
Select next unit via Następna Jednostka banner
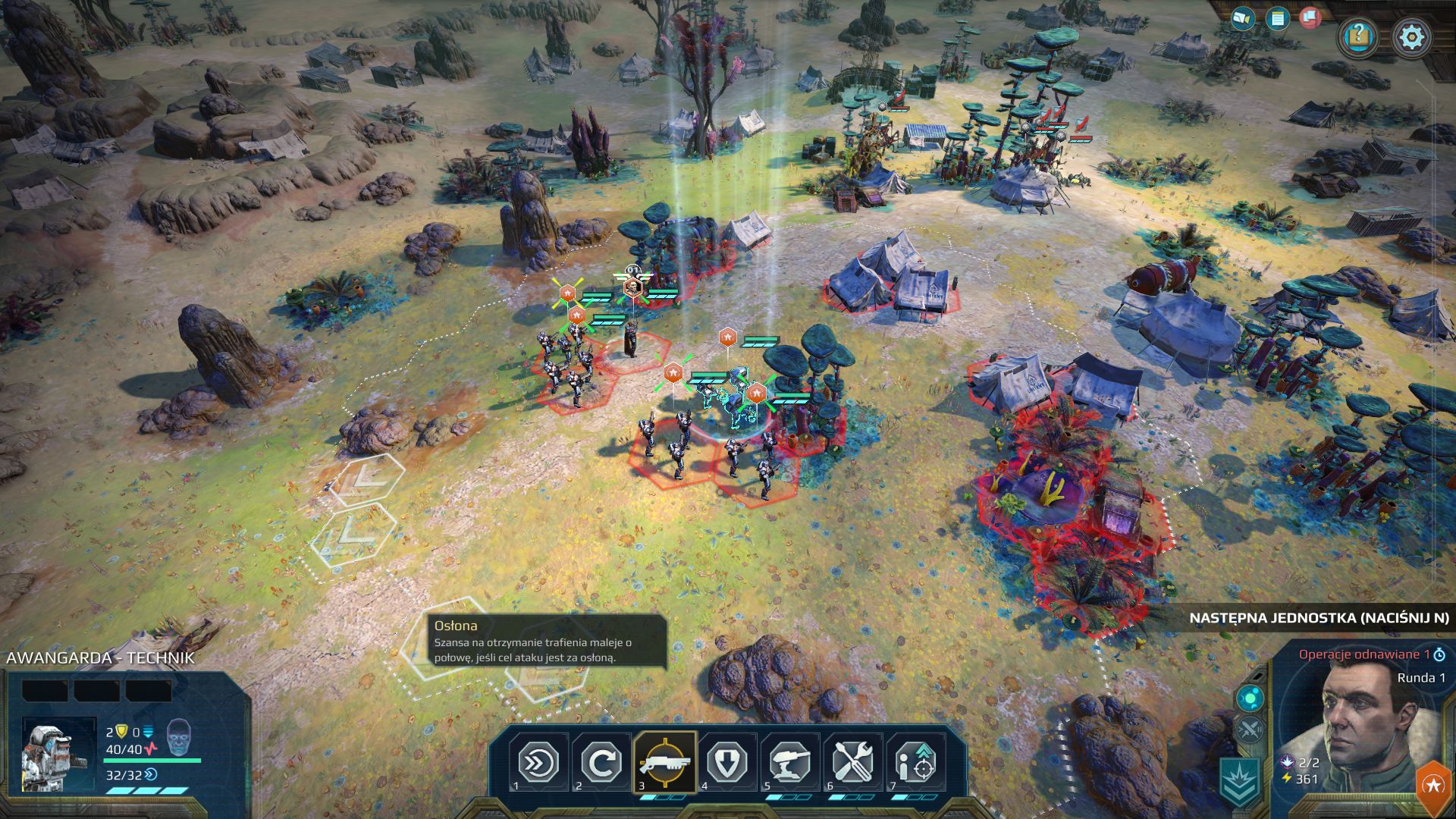[x=1318, y=618]
